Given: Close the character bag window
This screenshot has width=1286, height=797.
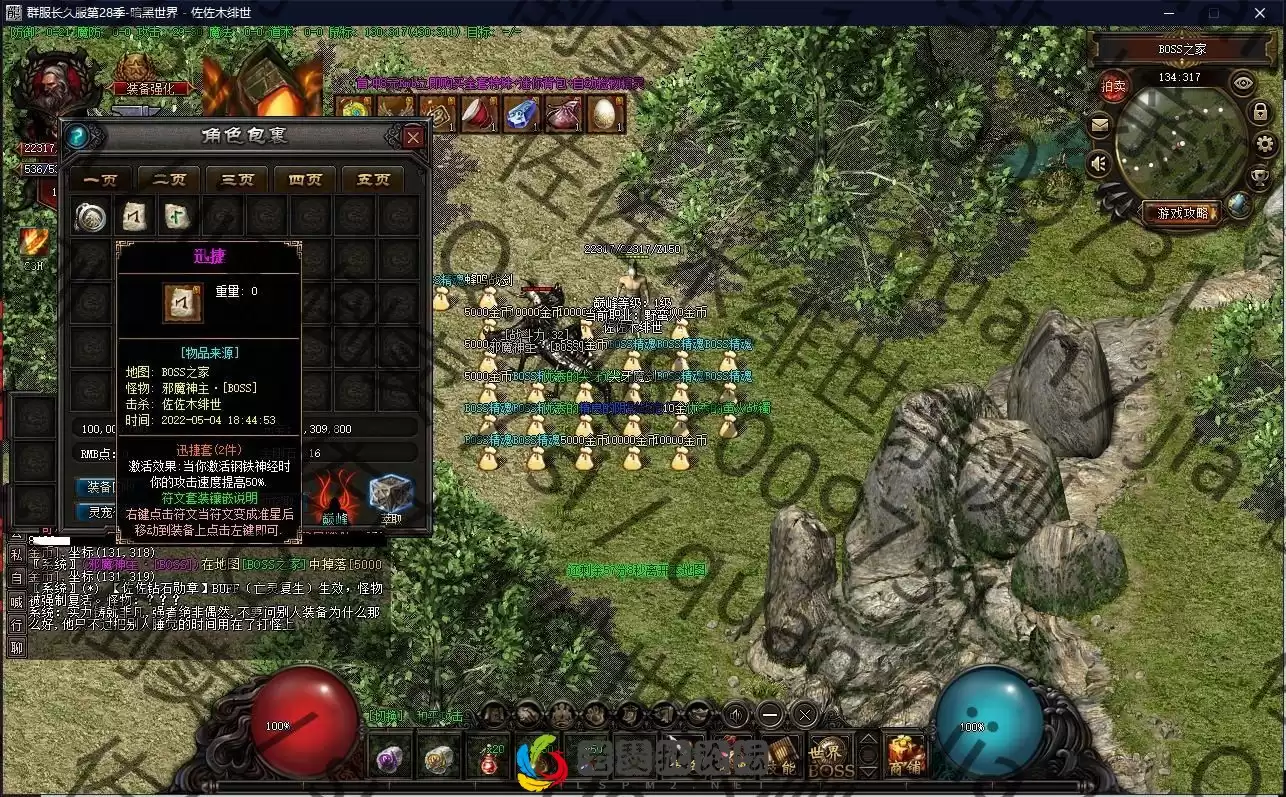Looking at the screenshot, I should pos(413,137).
